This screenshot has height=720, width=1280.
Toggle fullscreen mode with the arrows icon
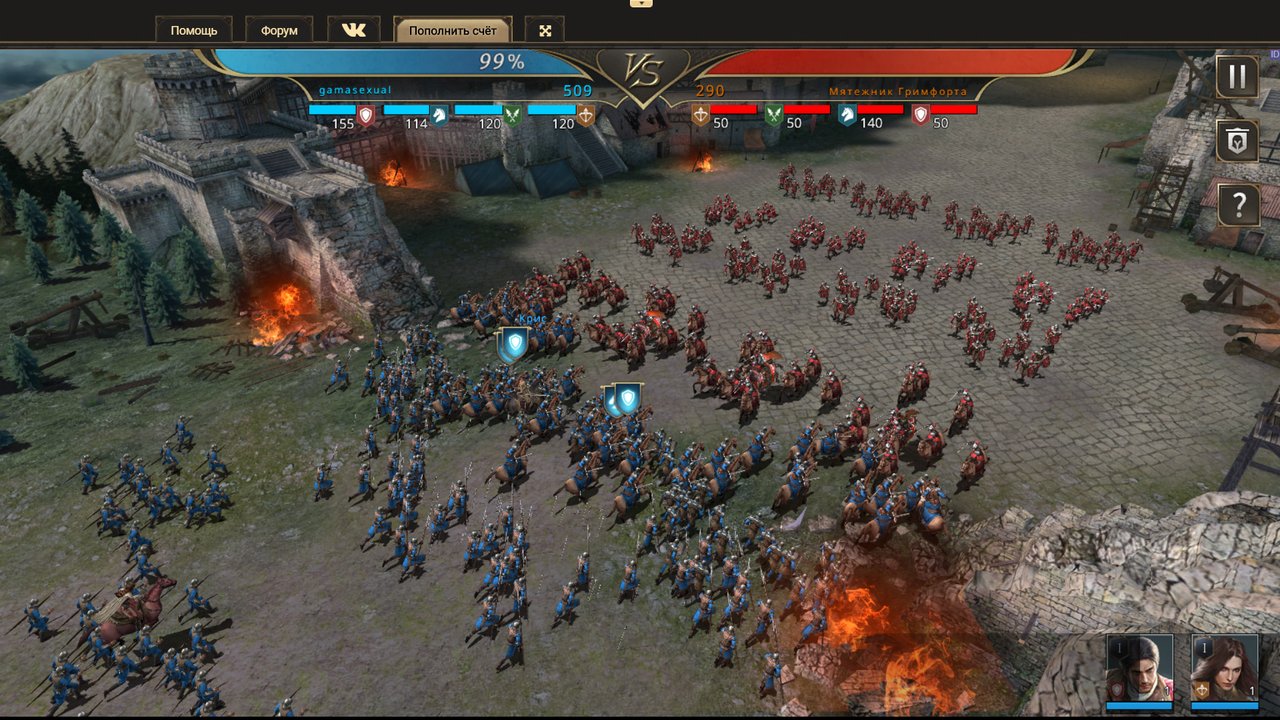(545, 30)
